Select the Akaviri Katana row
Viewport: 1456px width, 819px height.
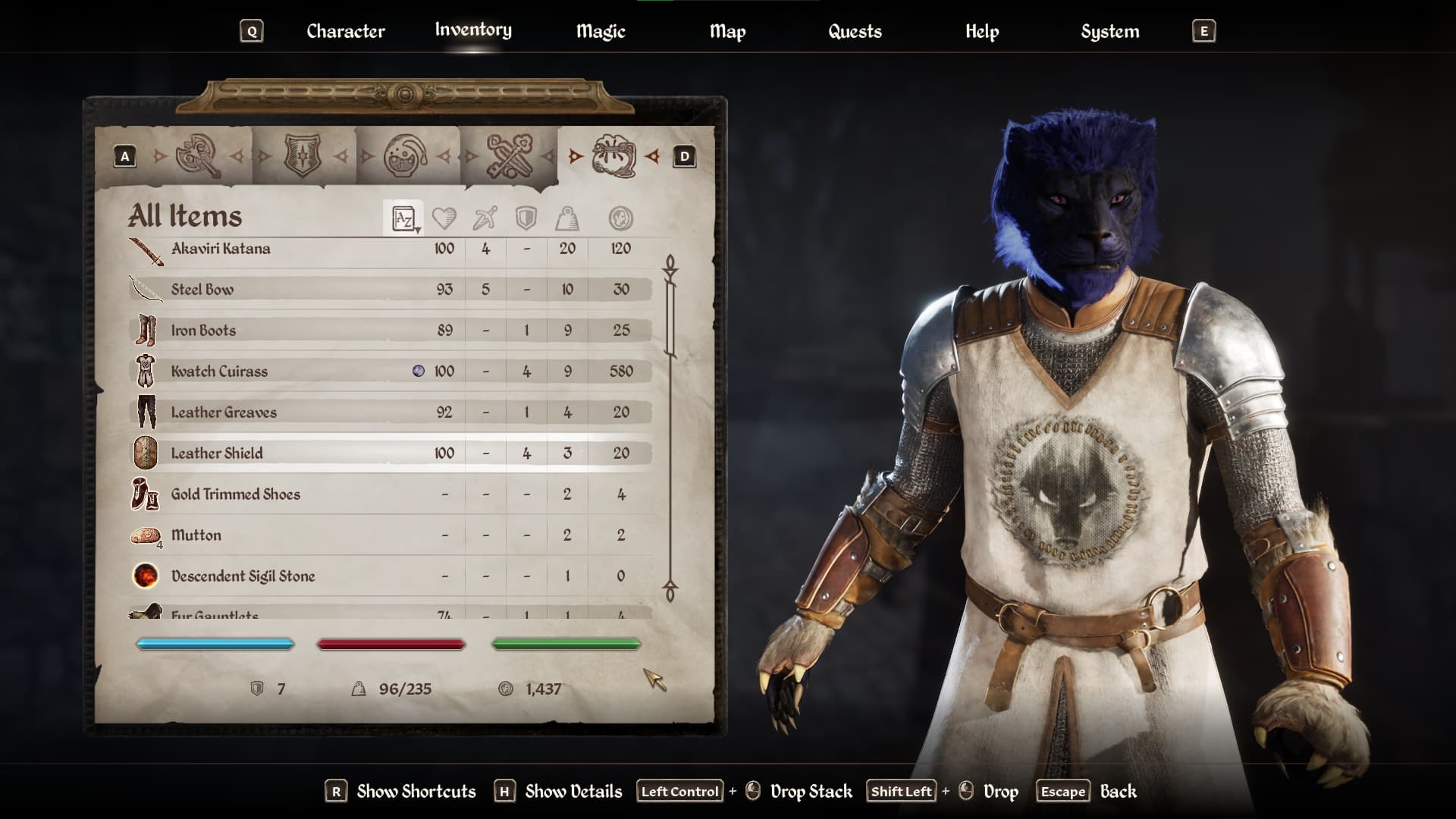pyautogui.click(x=221, y=249)
